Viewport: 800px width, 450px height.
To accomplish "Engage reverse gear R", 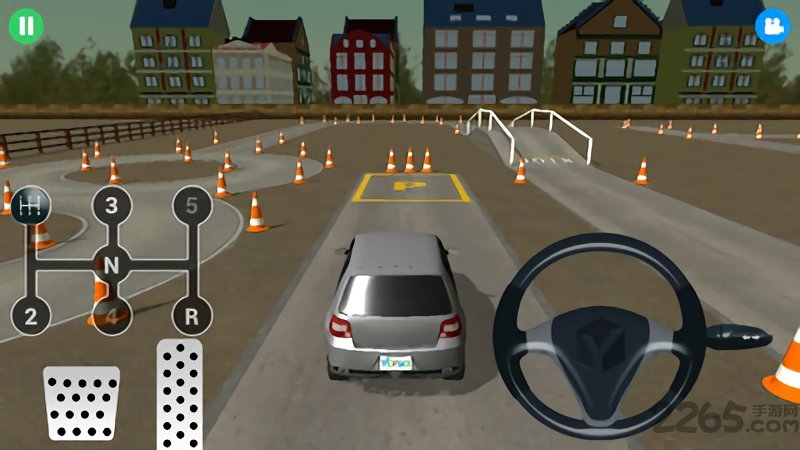I will click(x=191, y=317).
